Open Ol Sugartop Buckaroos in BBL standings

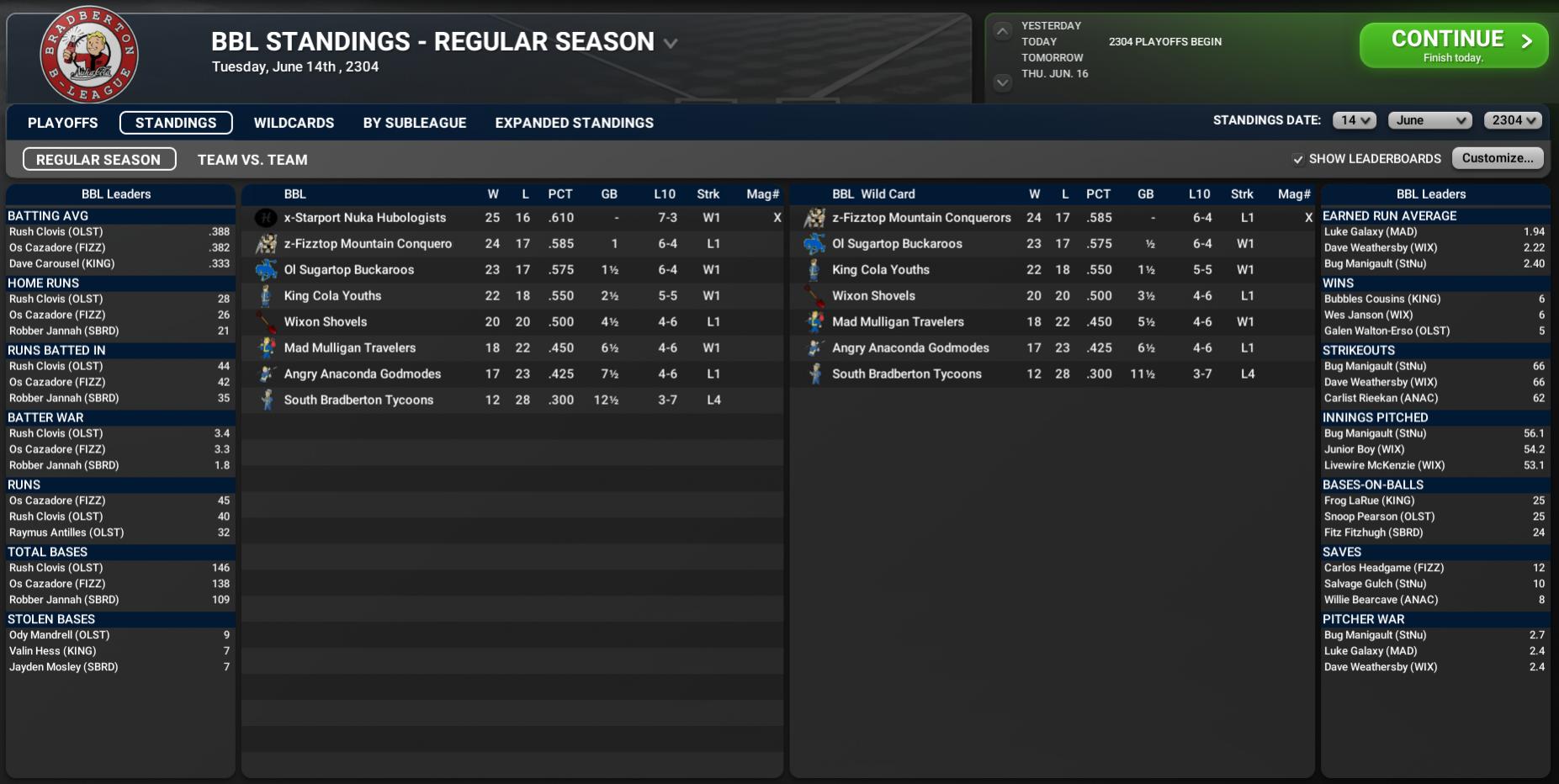coord(348,270)
